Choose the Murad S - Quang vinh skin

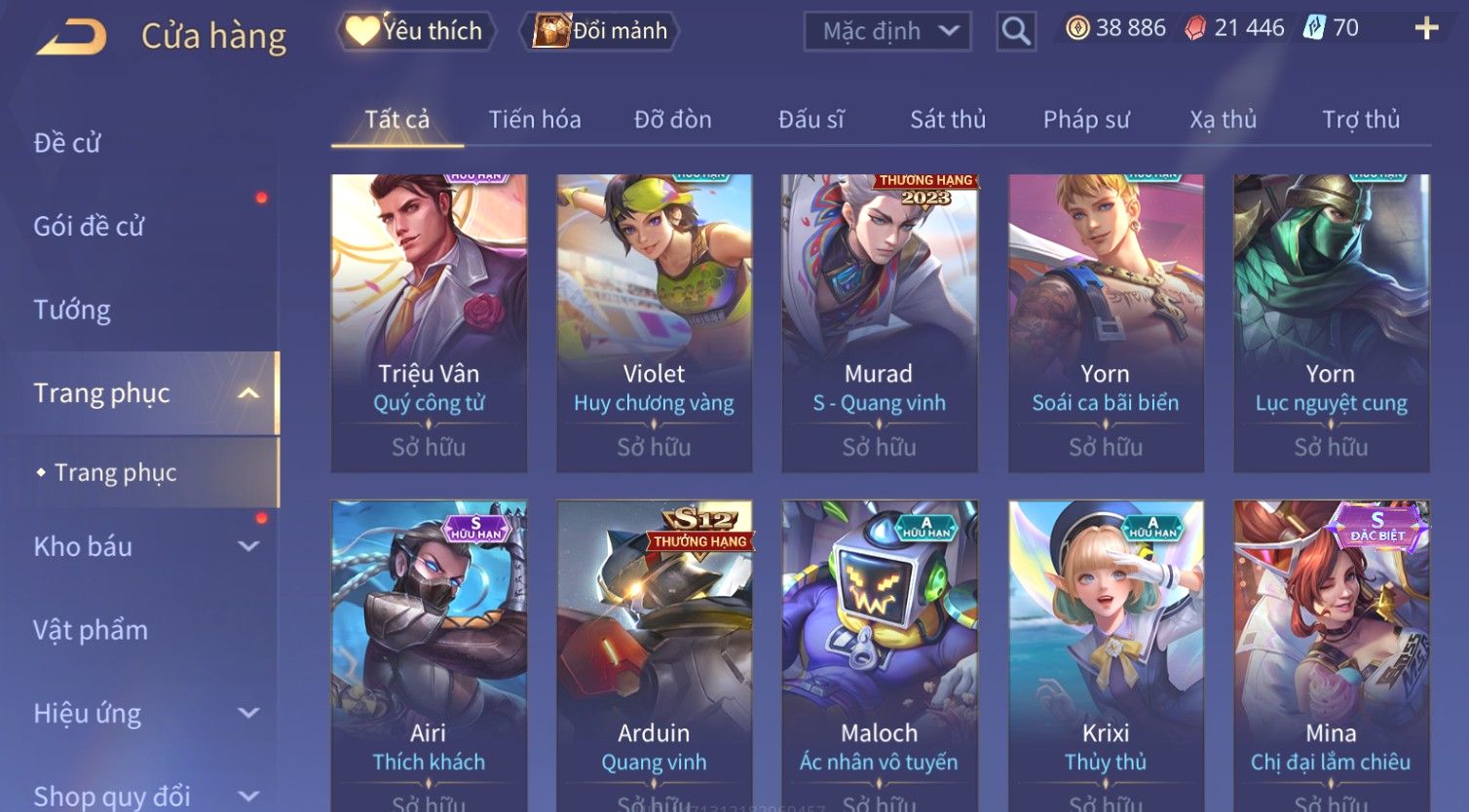pos(879,322)
